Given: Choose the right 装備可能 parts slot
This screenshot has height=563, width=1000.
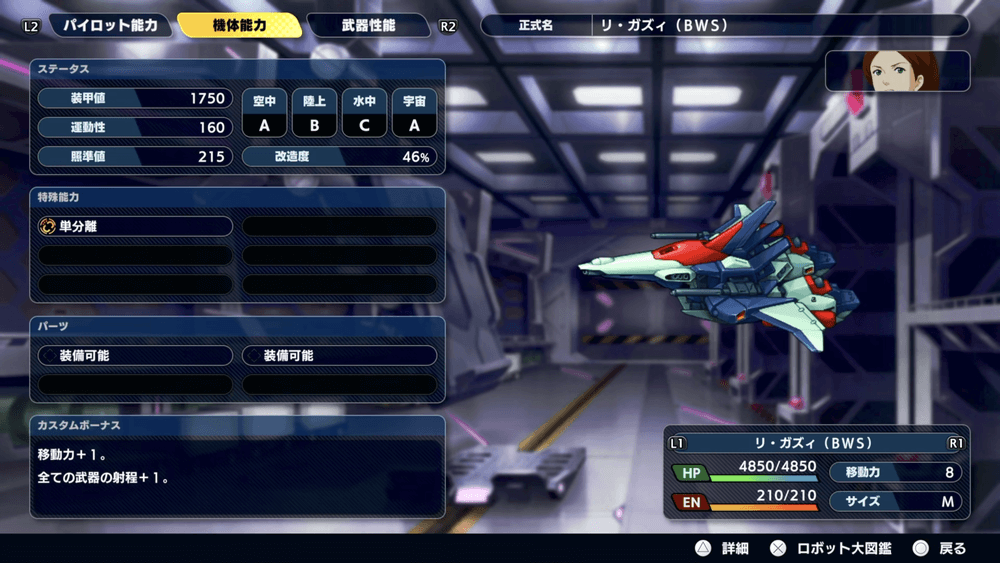Looking at the screenshot, I should [340, 355].
